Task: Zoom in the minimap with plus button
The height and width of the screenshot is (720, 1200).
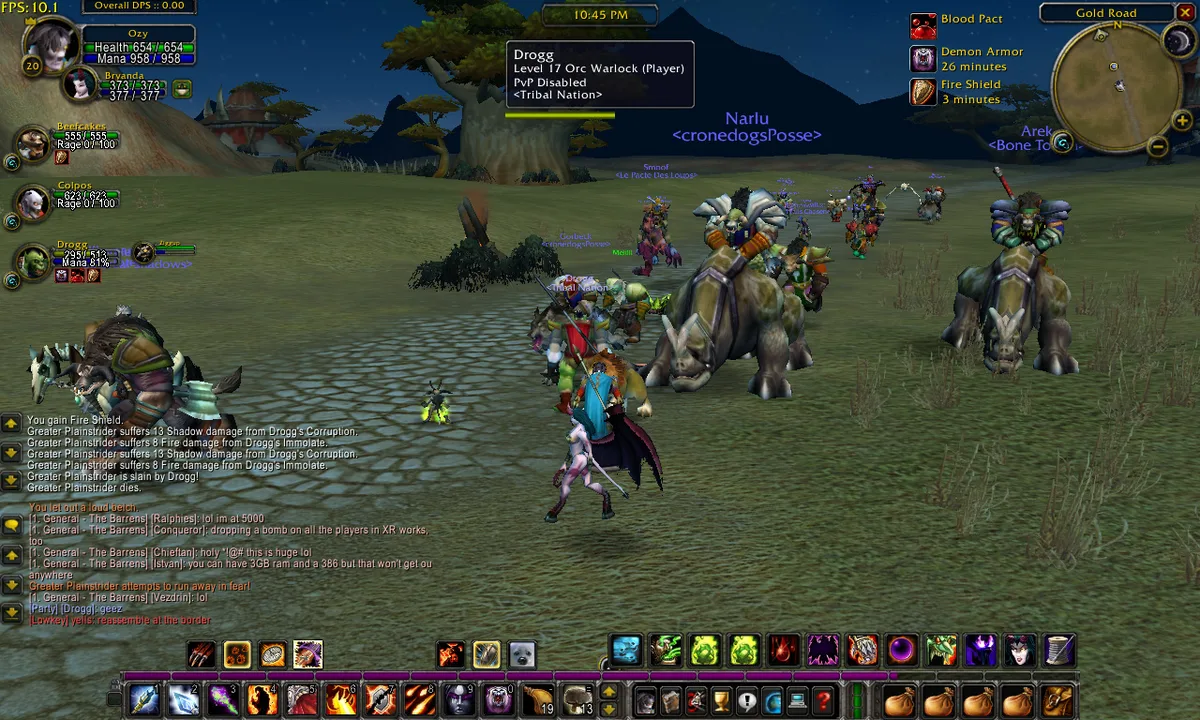Action: [1182, 121]
